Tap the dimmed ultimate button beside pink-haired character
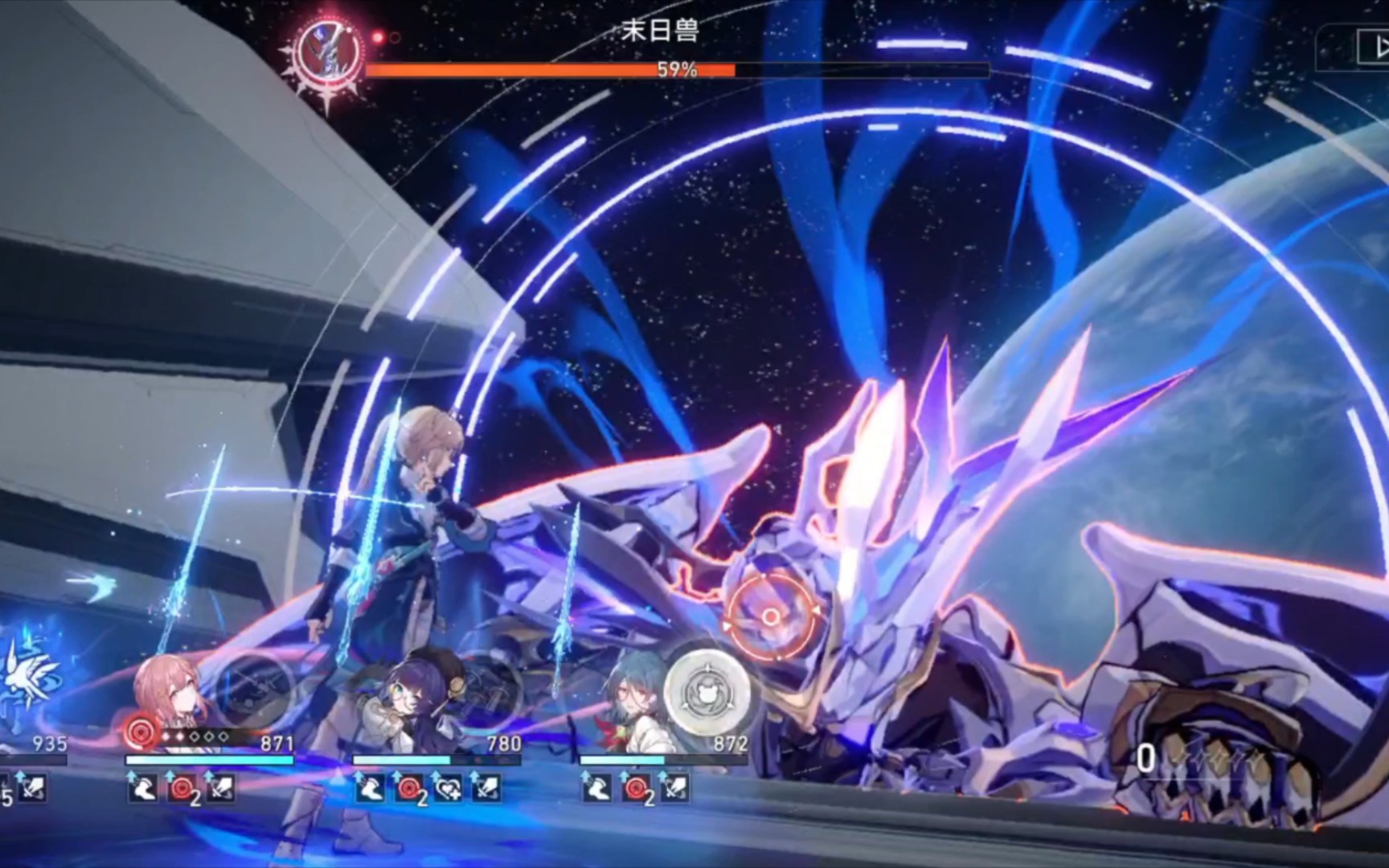 (256, 690)
